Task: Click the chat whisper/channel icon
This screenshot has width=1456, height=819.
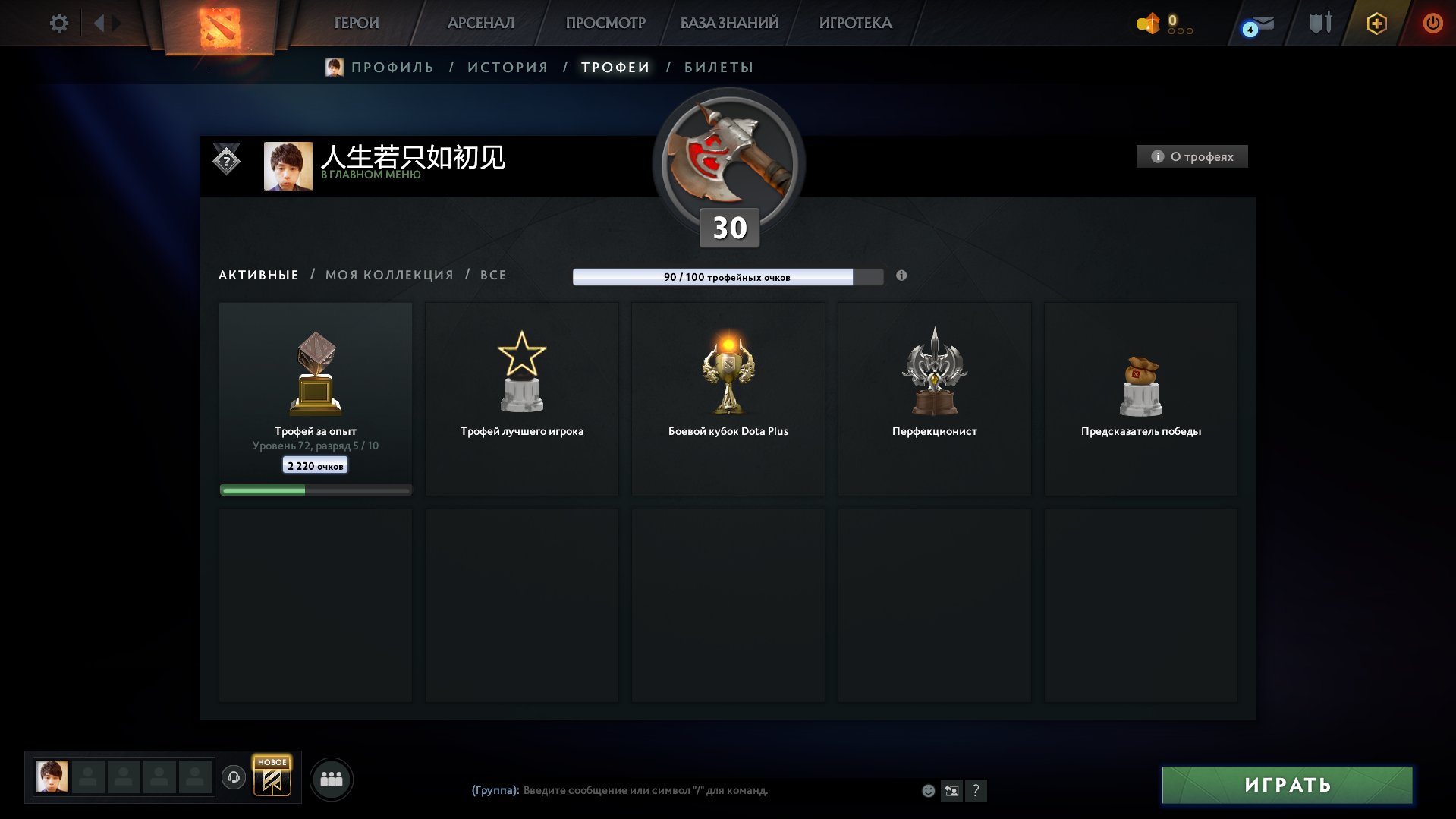Action: point(951,791)
